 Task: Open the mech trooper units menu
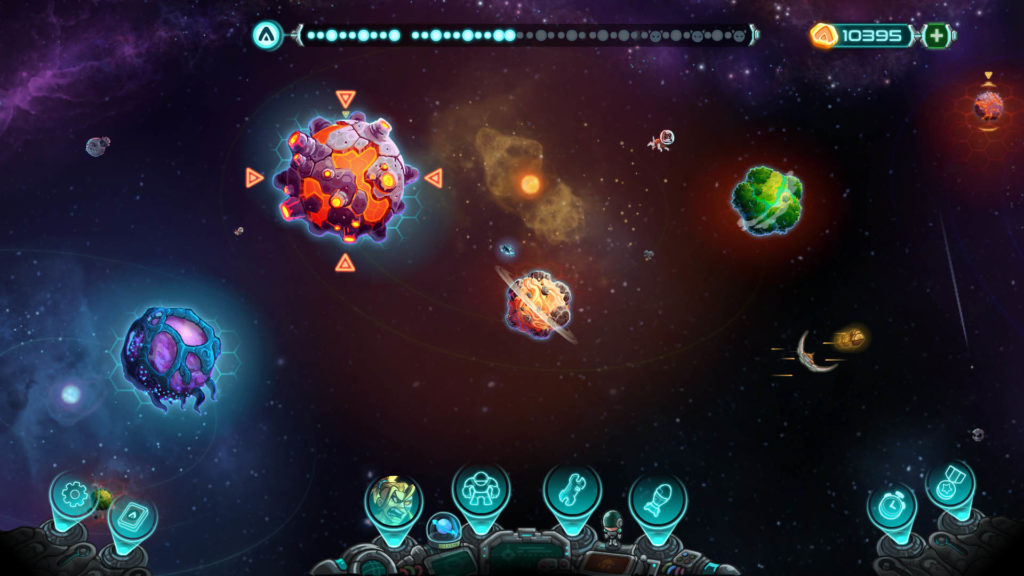click(481, 488)
